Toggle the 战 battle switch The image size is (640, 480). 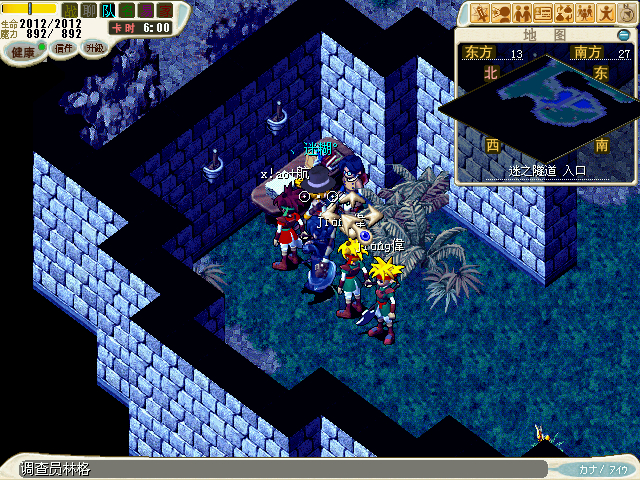70,10
